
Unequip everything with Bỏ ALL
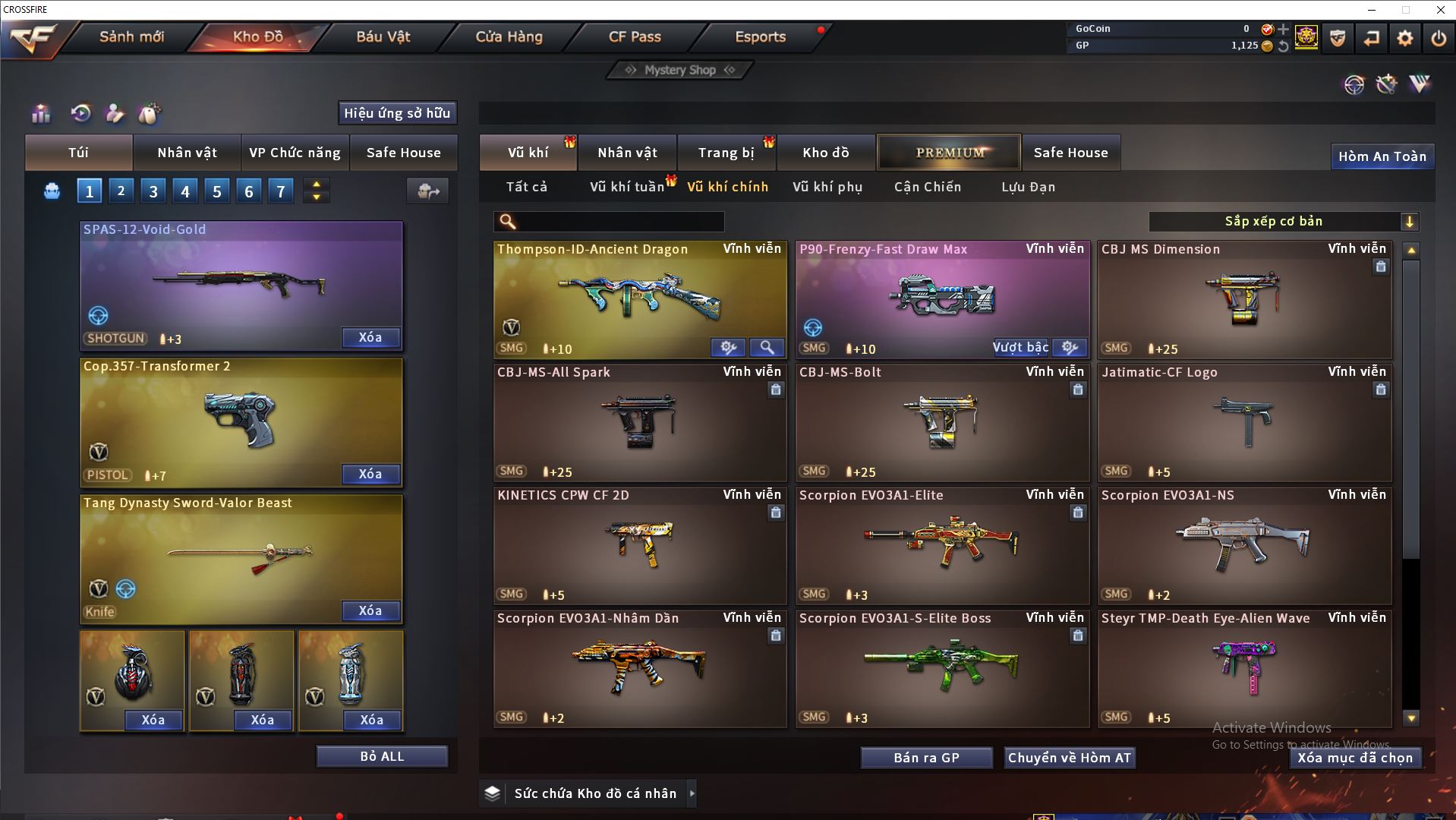click(x=382, y=756)
